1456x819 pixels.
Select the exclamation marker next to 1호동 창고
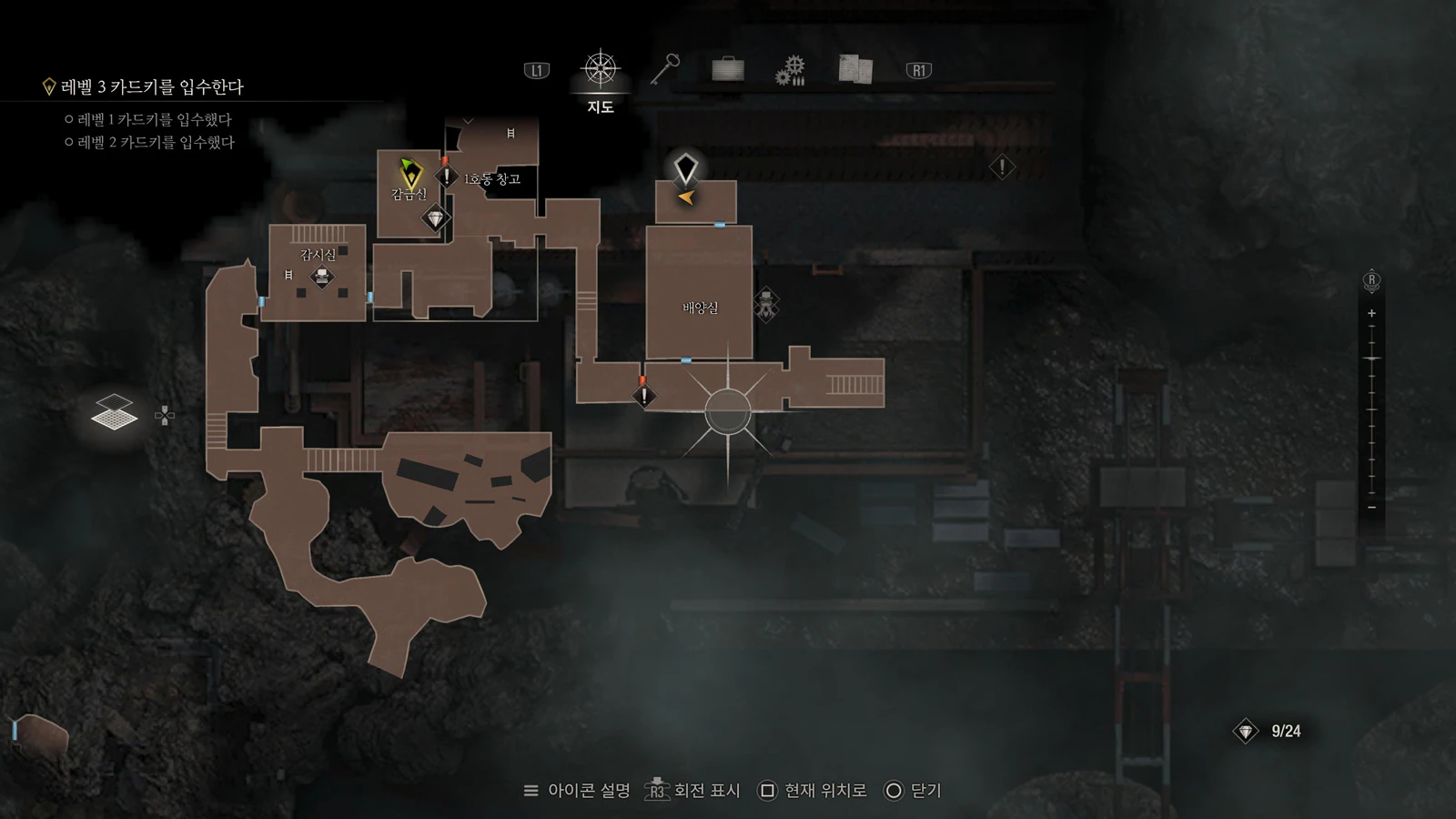(446, 176)
